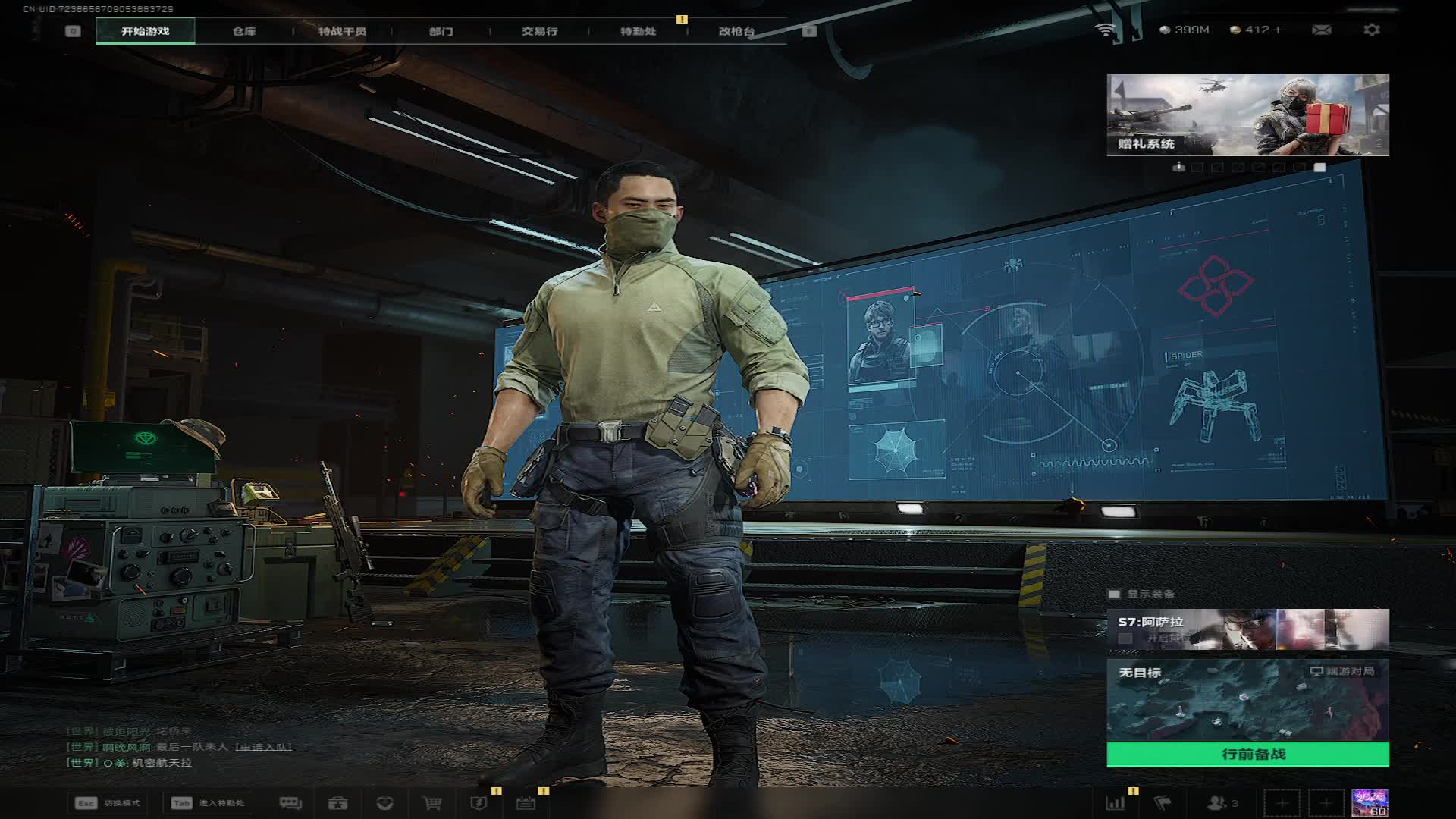Open the gear settings icon
1456x819 pixels.
[1371, 30]
